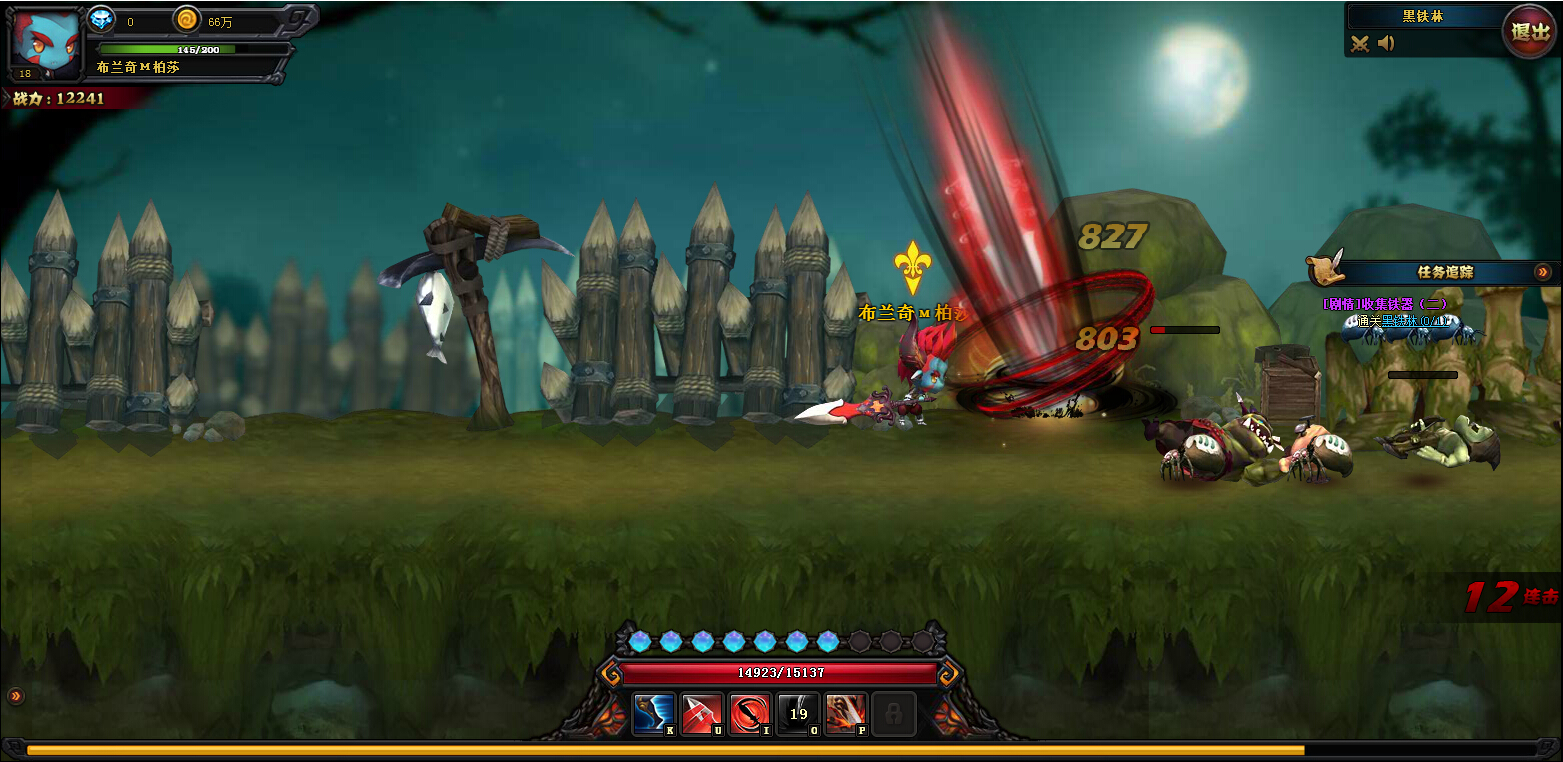The height and width of the screenshot is (762, 1563).
Task: Trigger the red whirlwind slash skill
Action: pos(750,714)
